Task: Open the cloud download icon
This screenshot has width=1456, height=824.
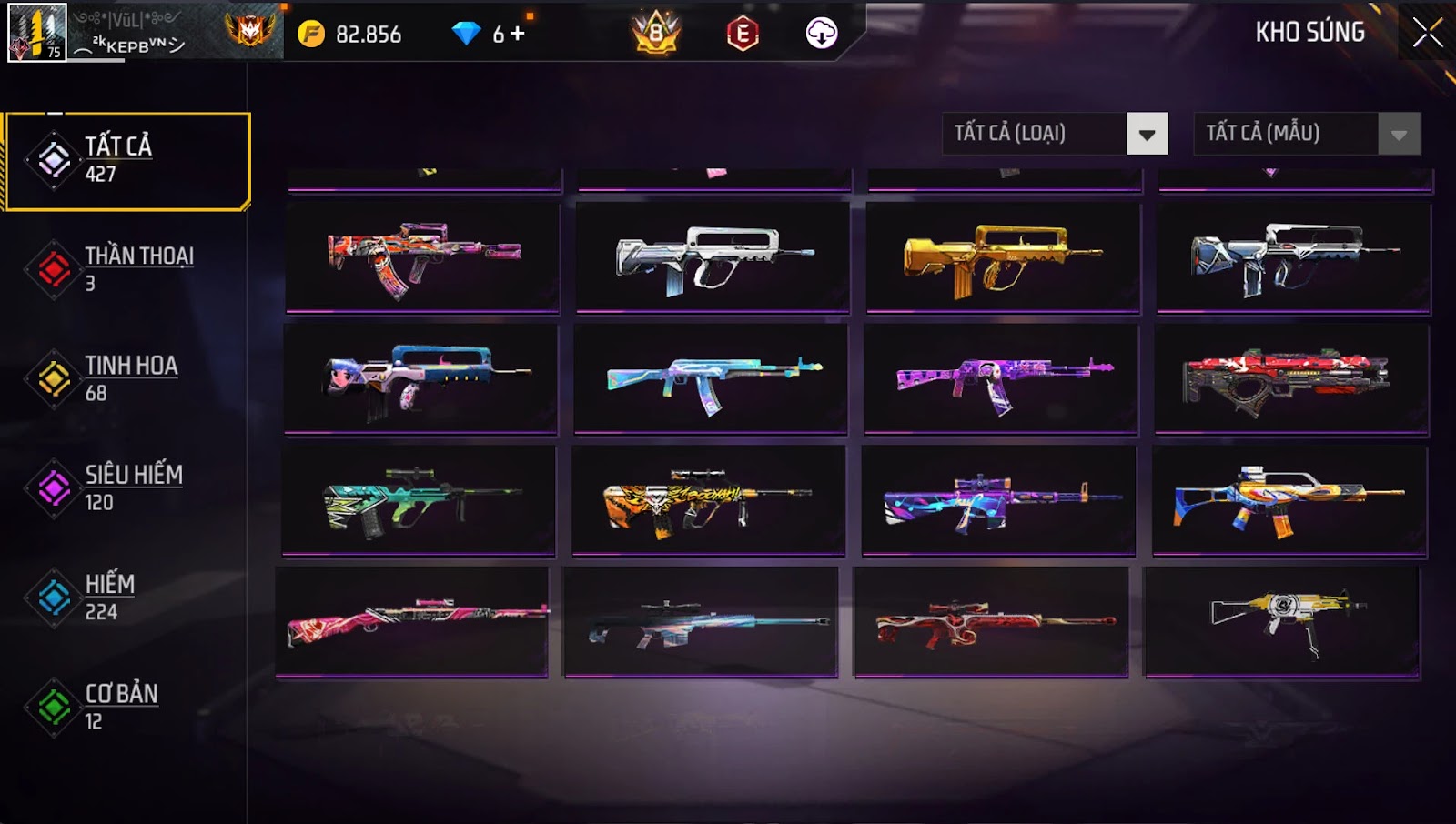Action: pyautogui.click(x=821, y=34)
